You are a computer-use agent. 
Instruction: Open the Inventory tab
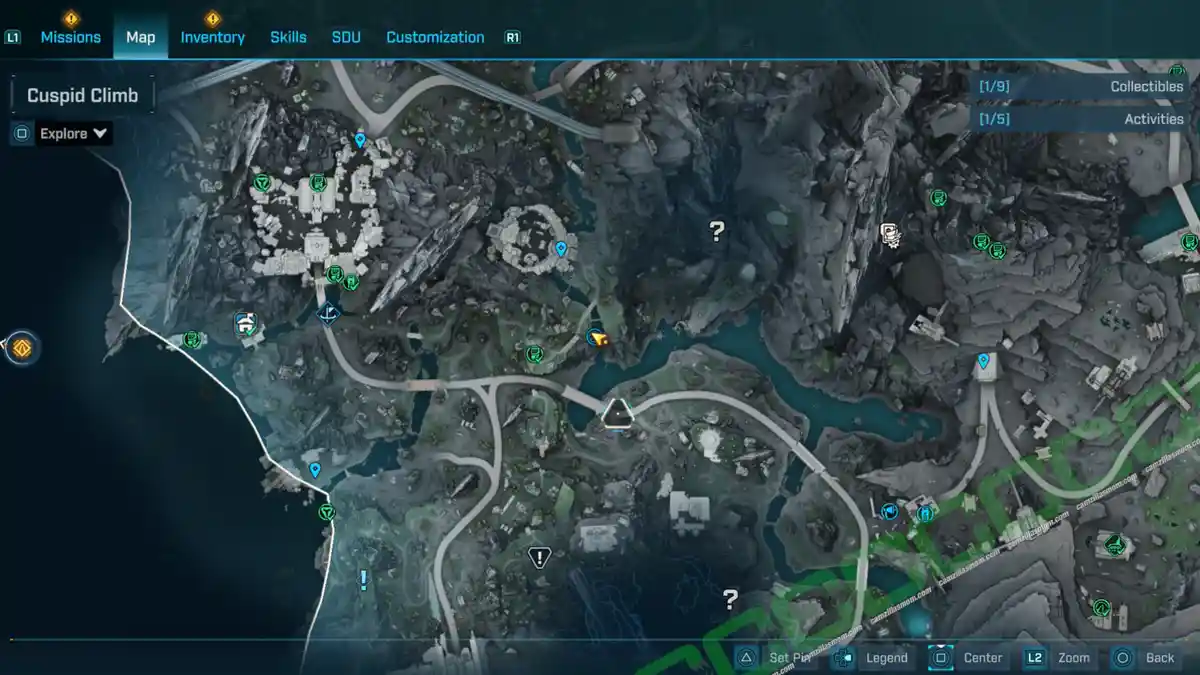click(x=212, y=37)
